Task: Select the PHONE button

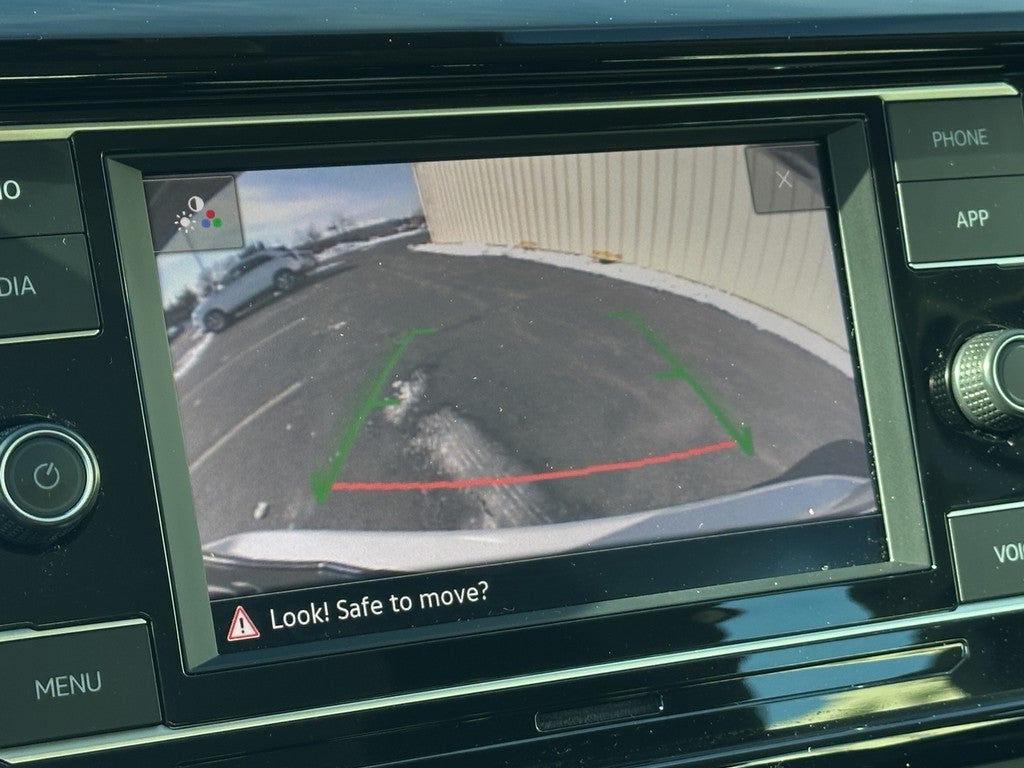Action: coord(958,139)
